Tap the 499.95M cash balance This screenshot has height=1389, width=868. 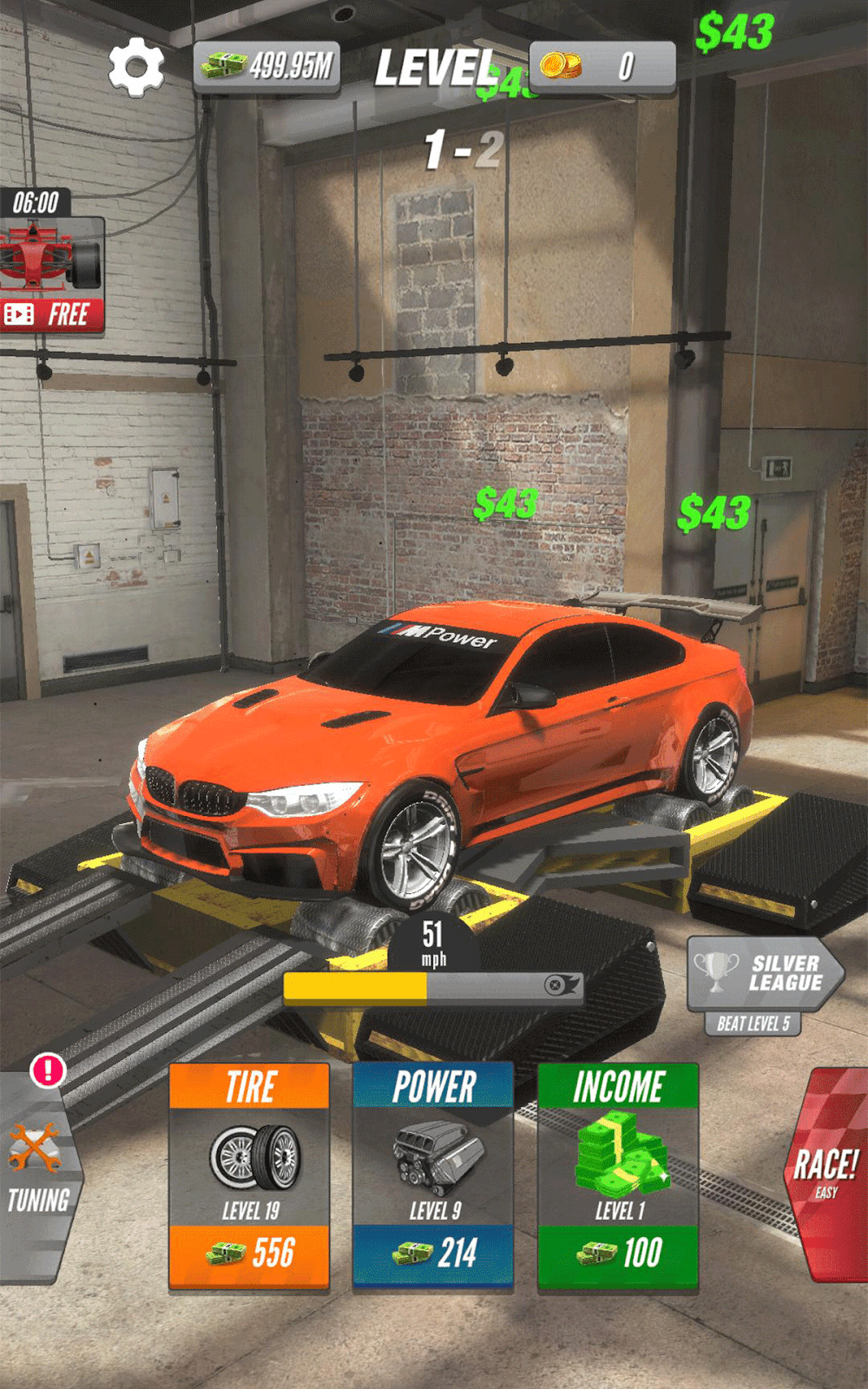click(x=267, y=66)
